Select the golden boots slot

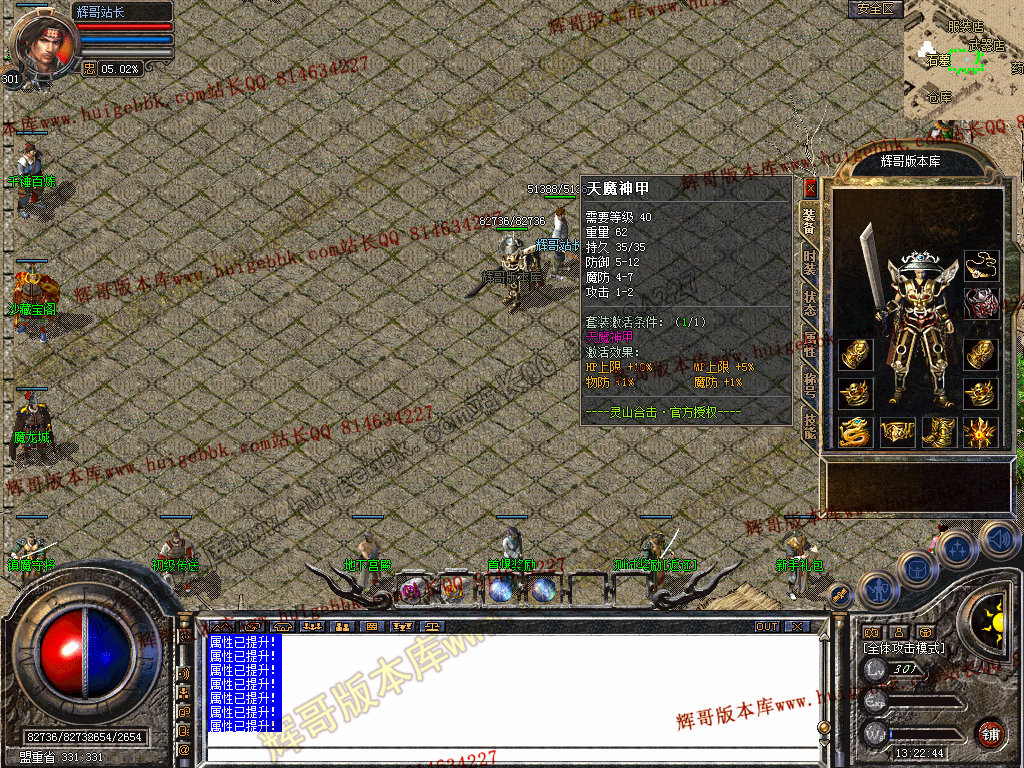tap(940, 432)
